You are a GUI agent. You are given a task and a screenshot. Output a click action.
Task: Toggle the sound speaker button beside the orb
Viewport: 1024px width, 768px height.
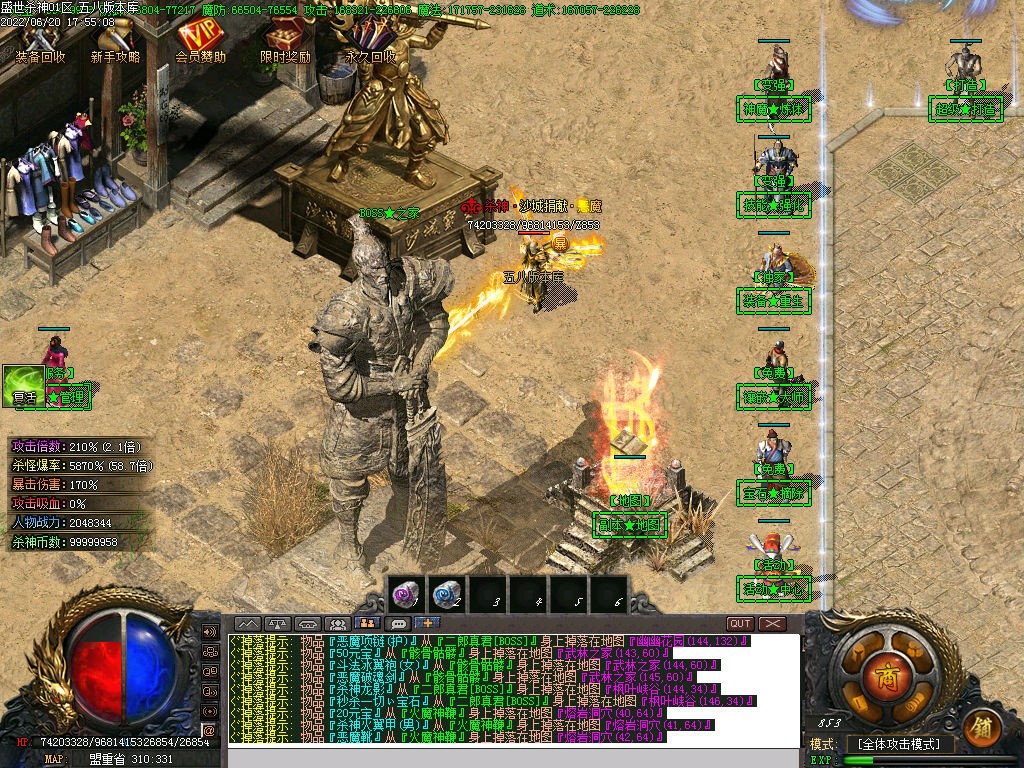[x=210, y=632]
